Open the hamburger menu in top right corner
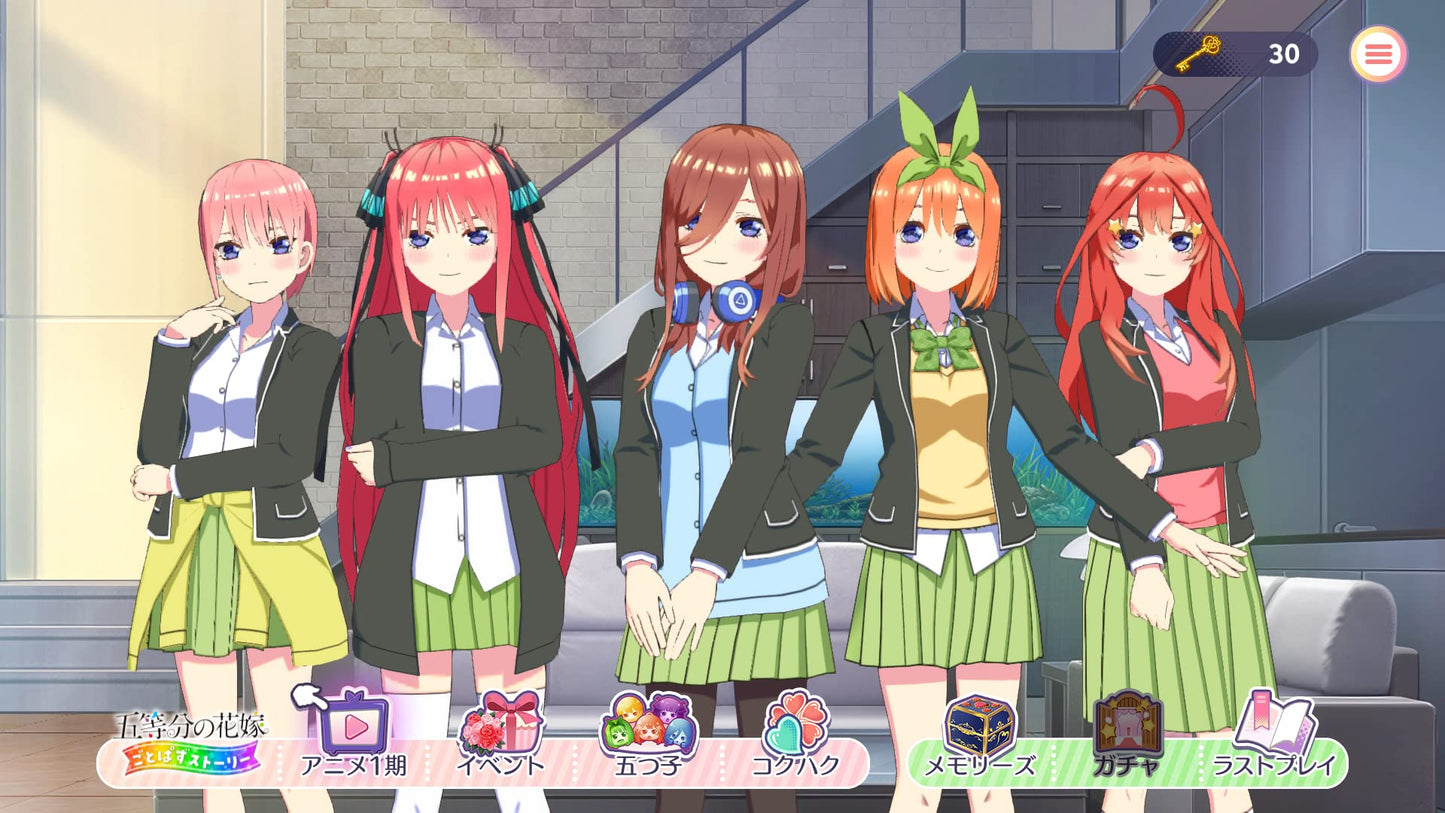Image resolution: width=1445 pixels, height=813 pixels. (1378, 54)
